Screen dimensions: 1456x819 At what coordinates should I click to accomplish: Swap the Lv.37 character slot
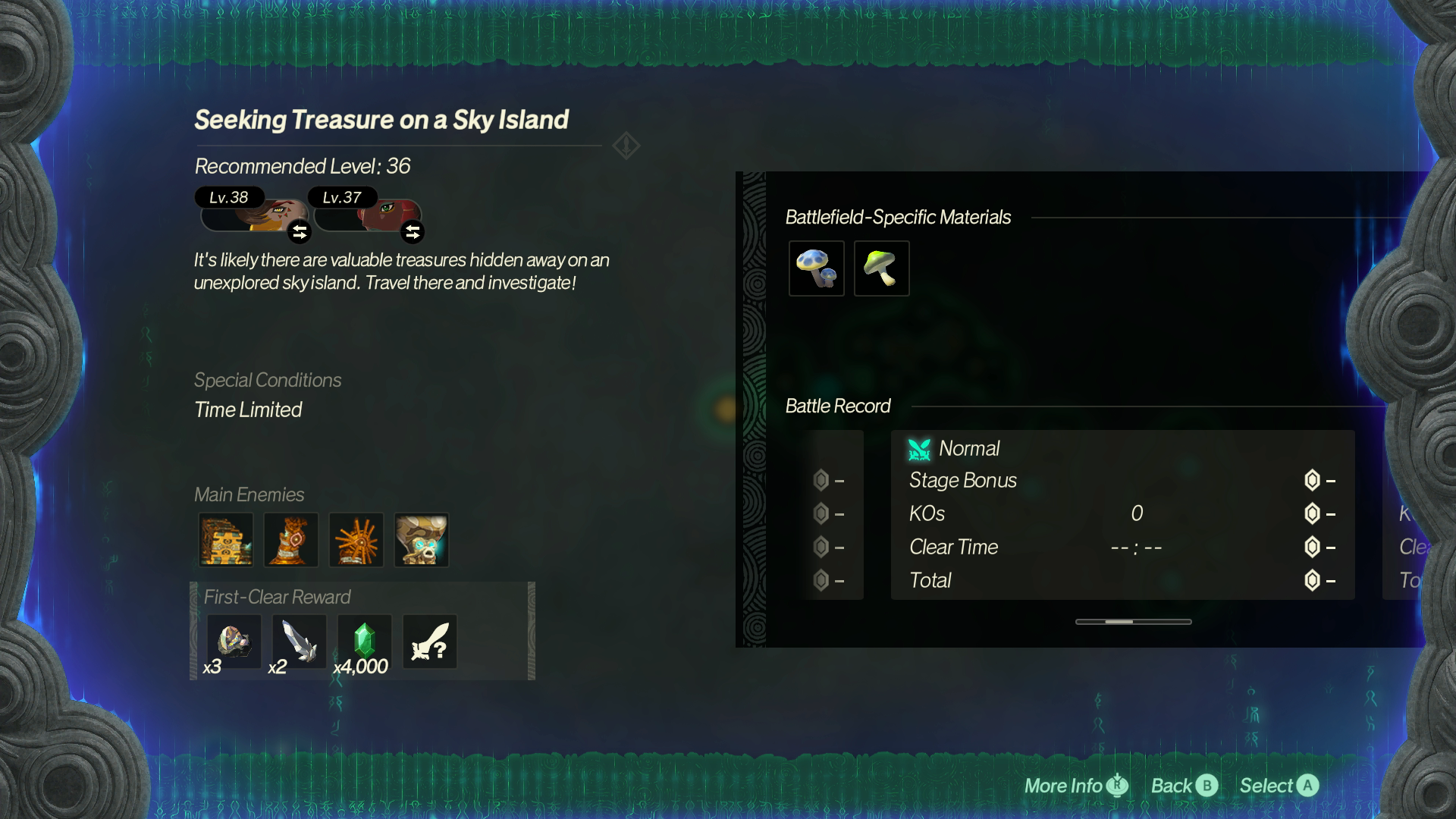coord(413,232)
